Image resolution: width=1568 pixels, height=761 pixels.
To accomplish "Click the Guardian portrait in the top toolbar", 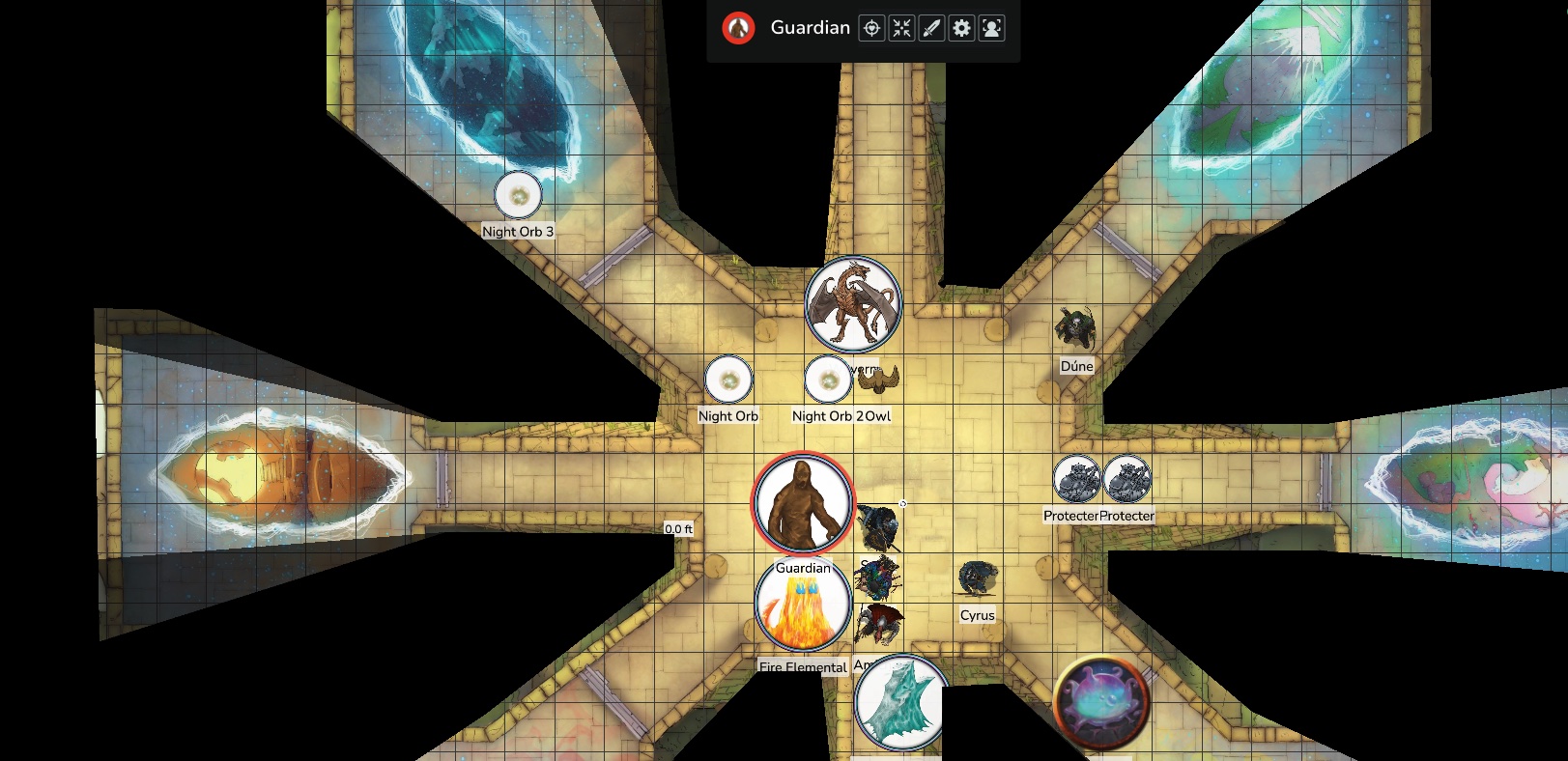I will pyautogui.click(x=738, y=28).
